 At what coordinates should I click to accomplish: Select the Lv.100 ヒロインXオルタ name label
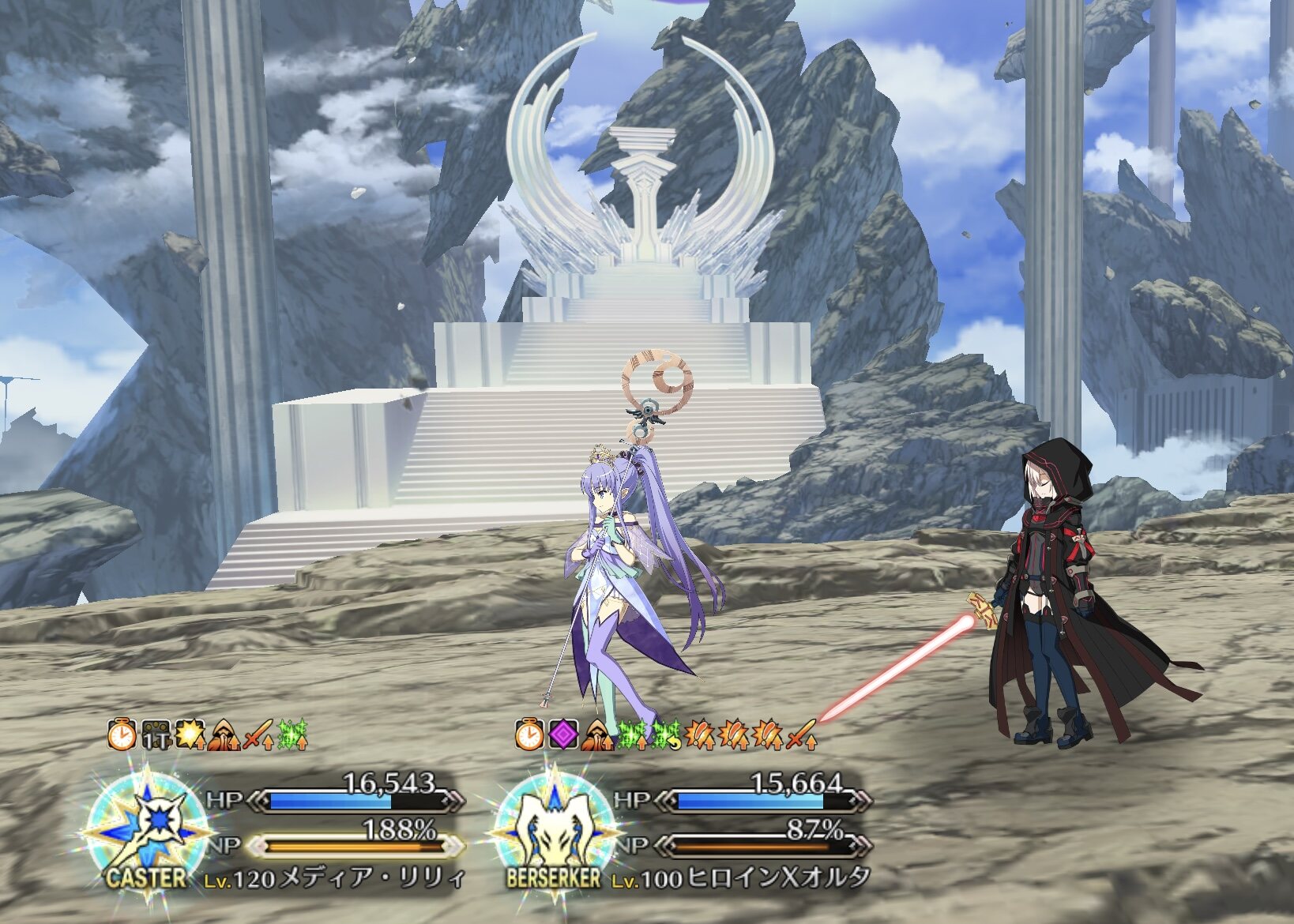tap(741, 877)
